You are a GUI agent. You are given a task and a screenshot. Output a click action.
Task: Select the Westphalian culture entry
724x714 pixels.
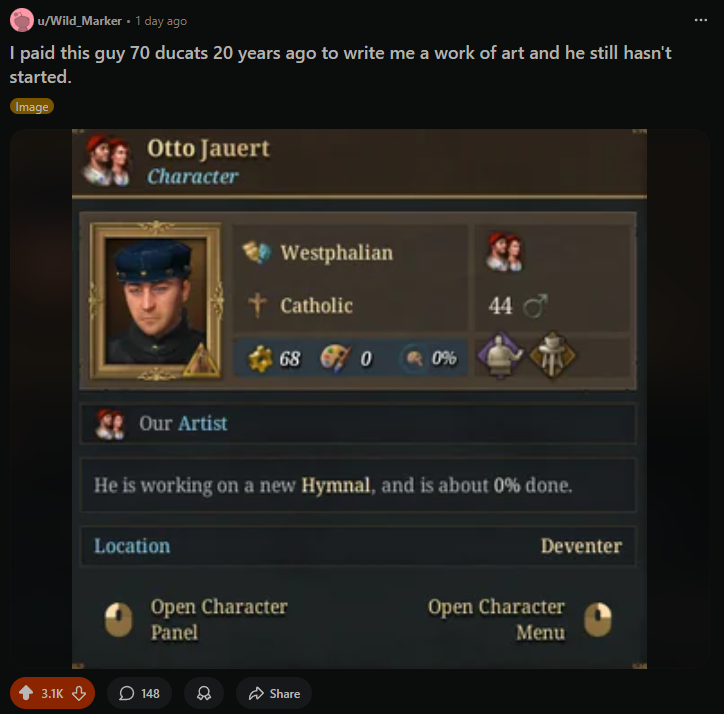click(x=336, y=253)
